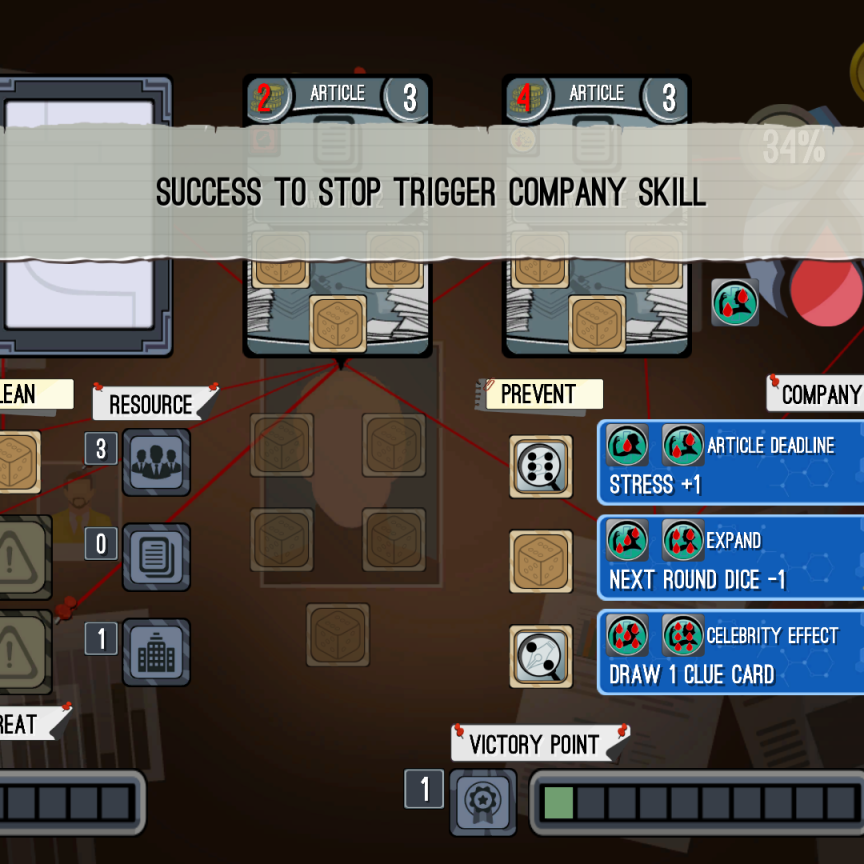Dismiss the success notification banner

click(430, 192)
